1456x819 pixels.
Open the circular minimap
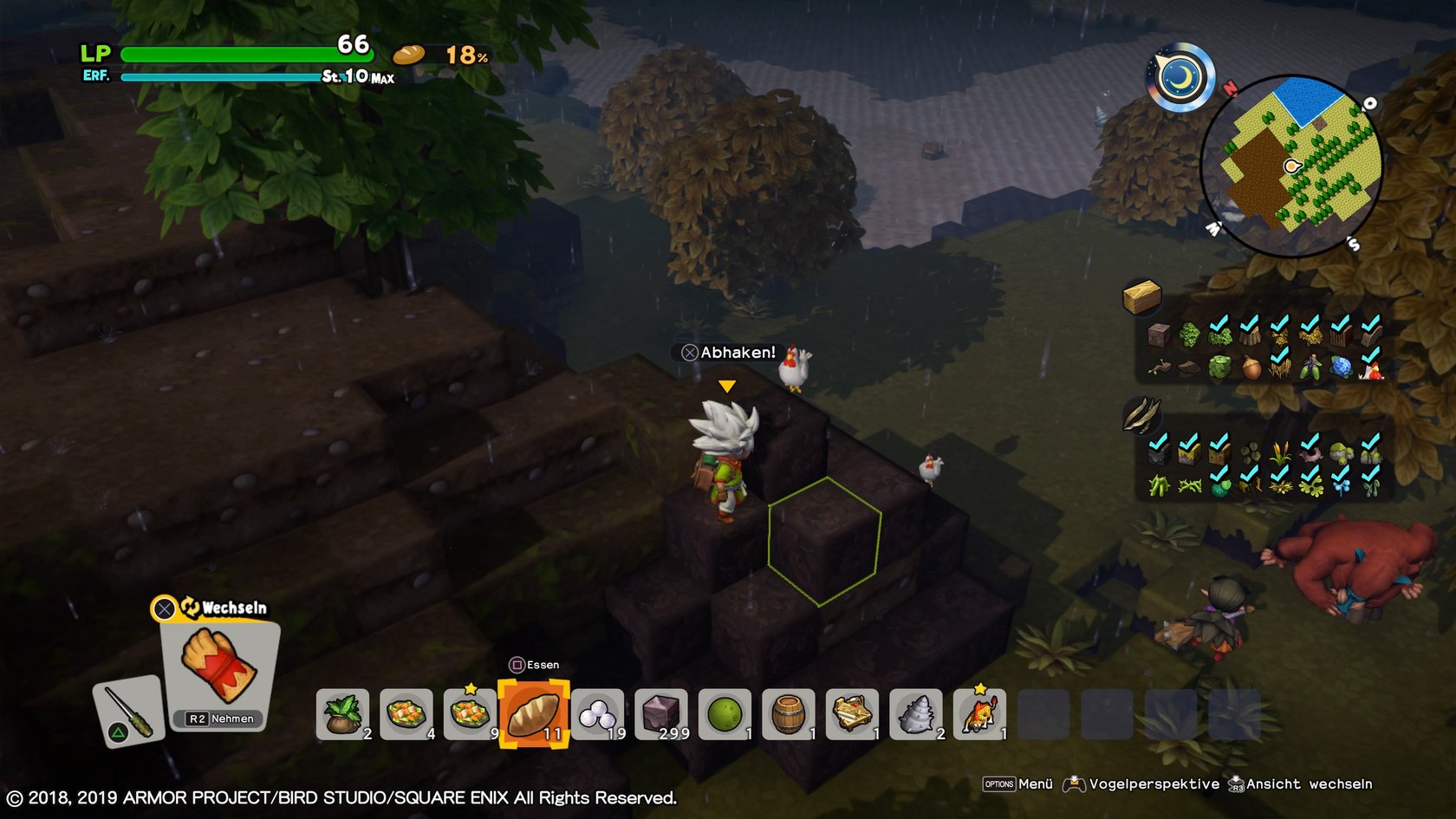1290,166
